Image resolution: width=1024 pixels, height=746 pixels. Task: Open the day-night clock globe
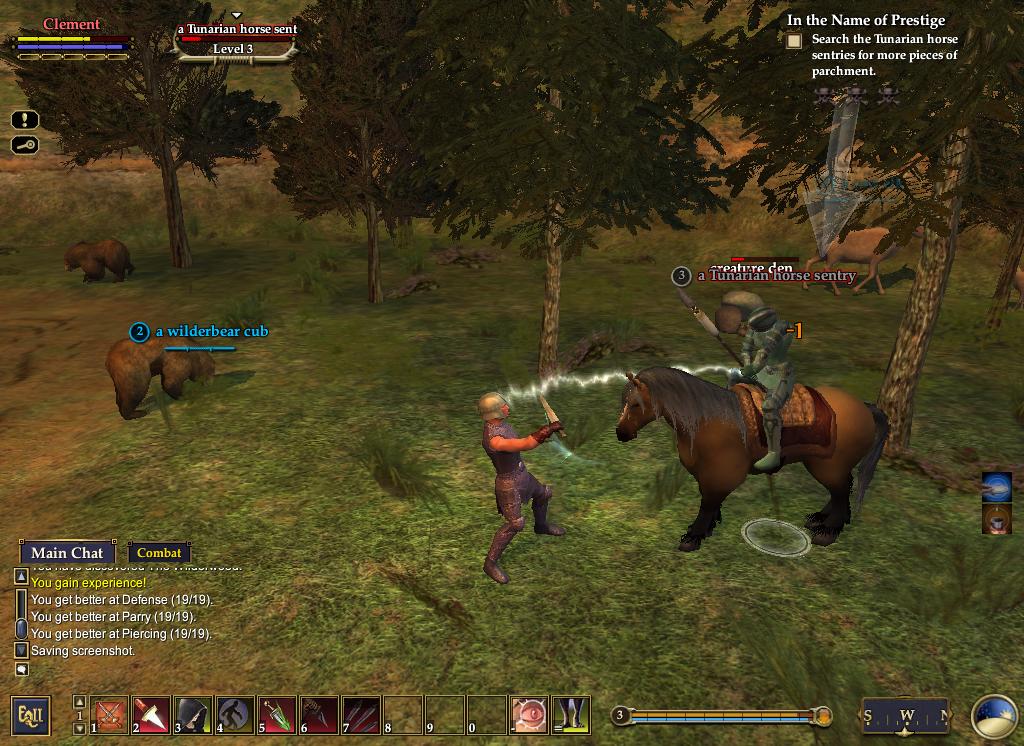tap(994, 716)
